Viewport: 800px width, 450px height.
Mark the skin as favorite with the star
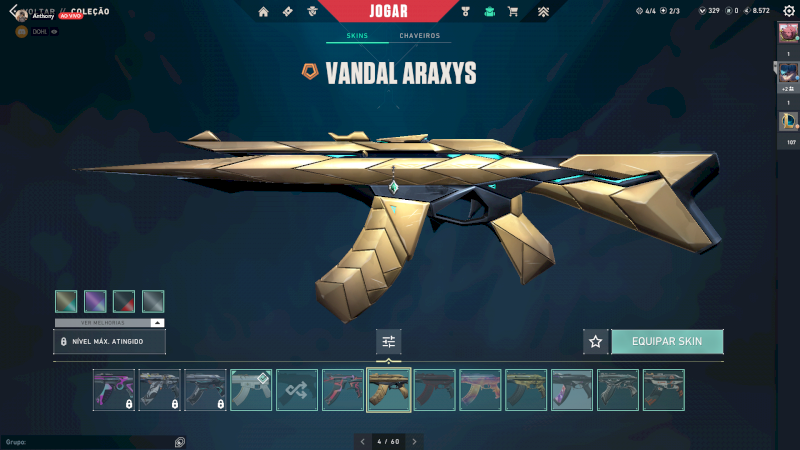pyautogui.click(x=596, y=342)
